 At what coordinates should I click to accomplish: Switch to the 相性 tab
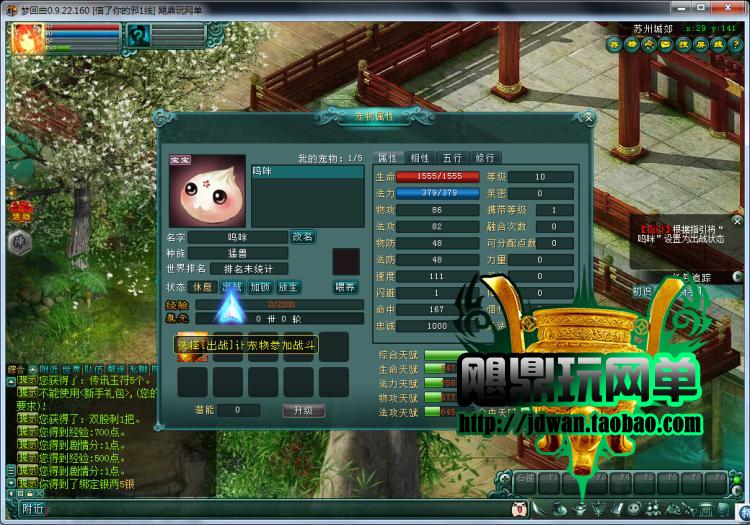pos(419,158)
